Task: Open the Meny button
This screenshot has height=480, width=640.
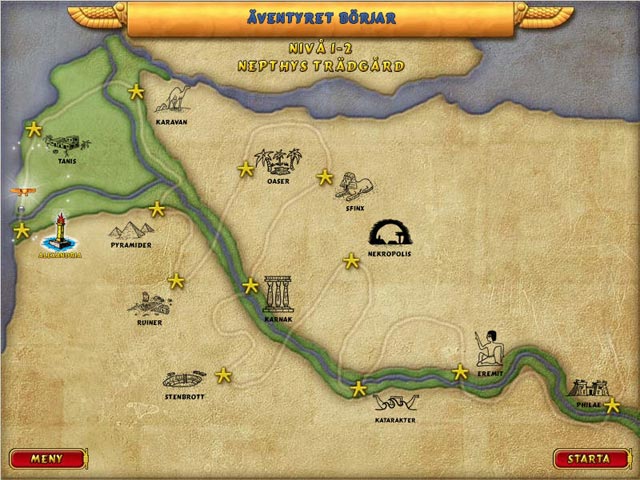Action: click(47, 459)
